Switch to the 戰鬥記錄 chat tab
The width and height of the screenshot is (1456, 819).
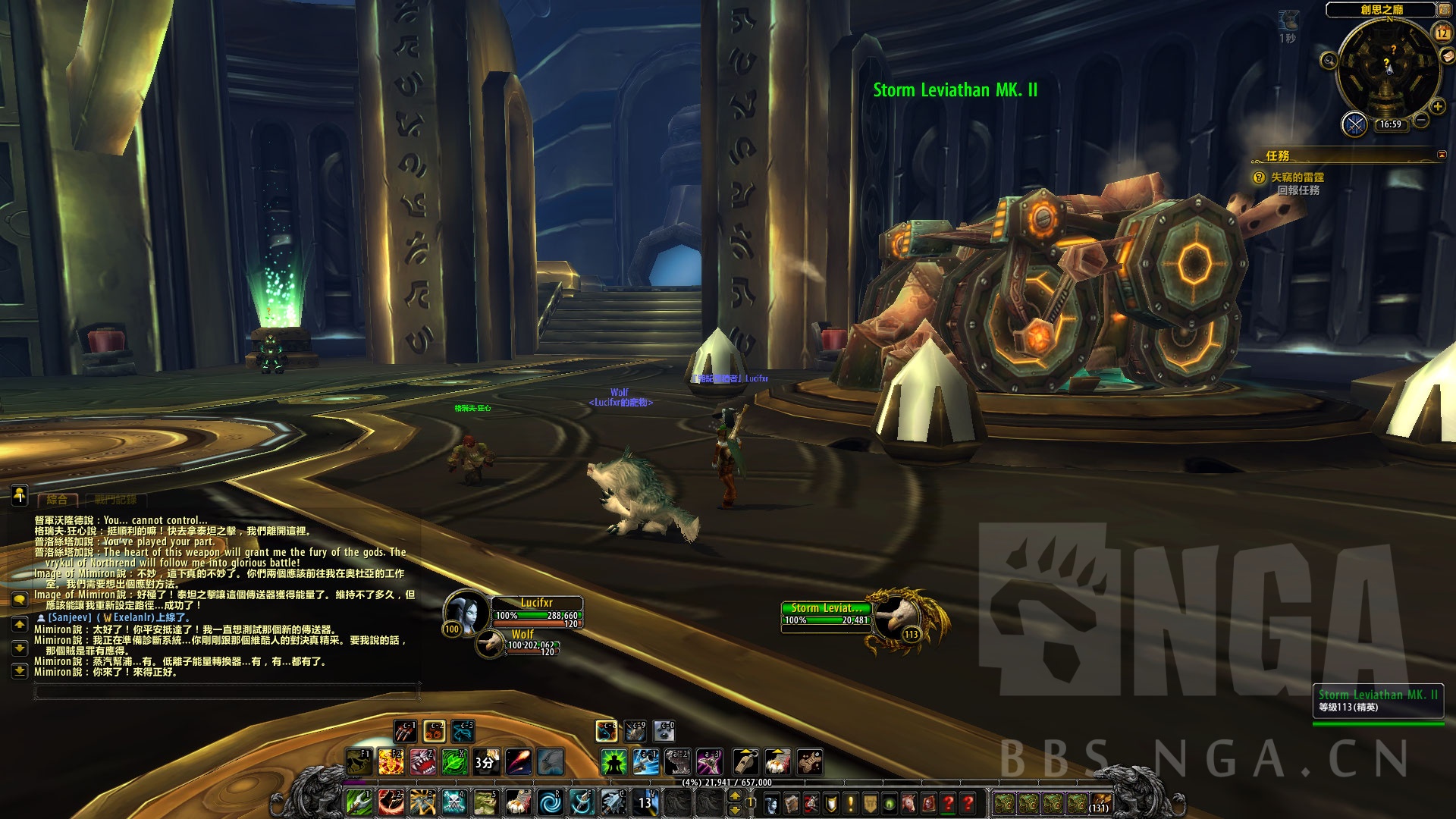point(116,500)
